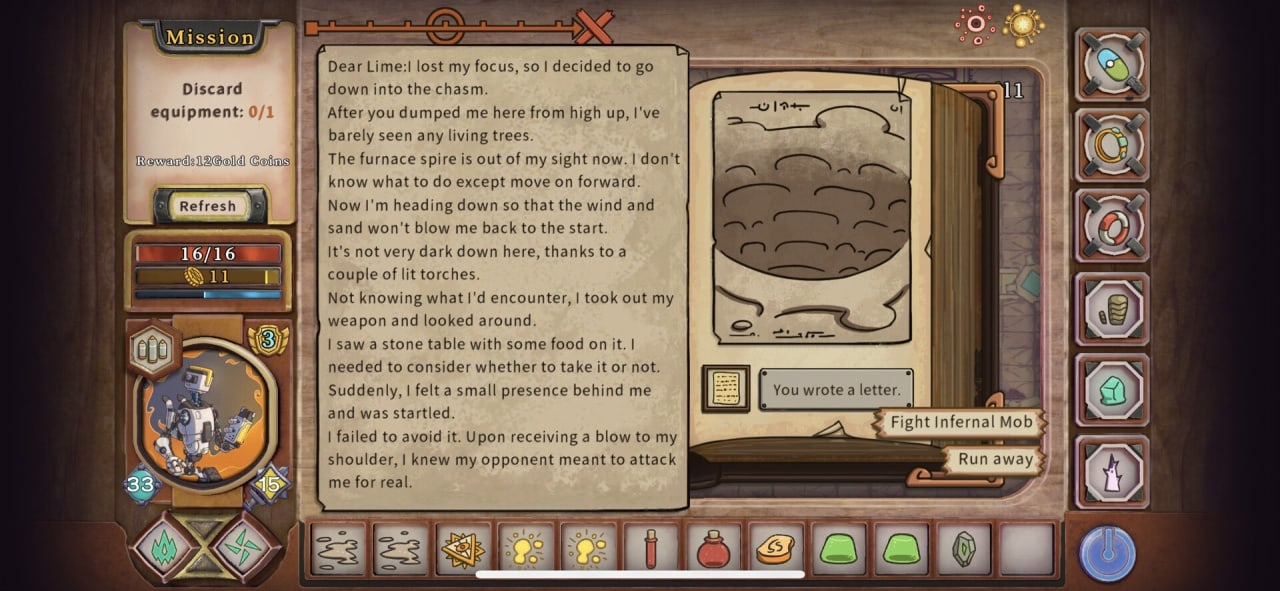
Task: Click the blue power button
Action: click(1107, 553)
